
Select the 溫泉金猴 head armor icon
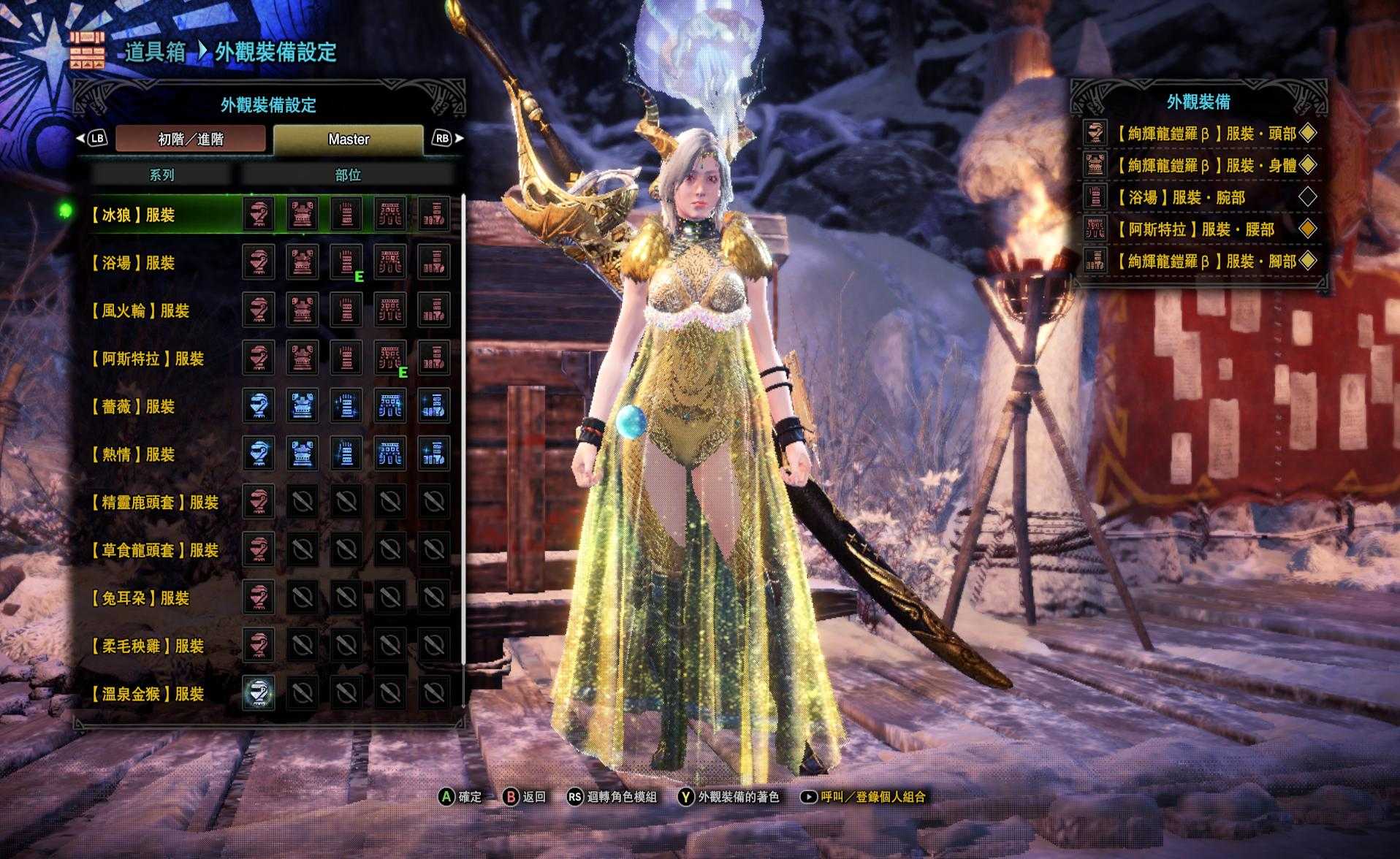259,692
